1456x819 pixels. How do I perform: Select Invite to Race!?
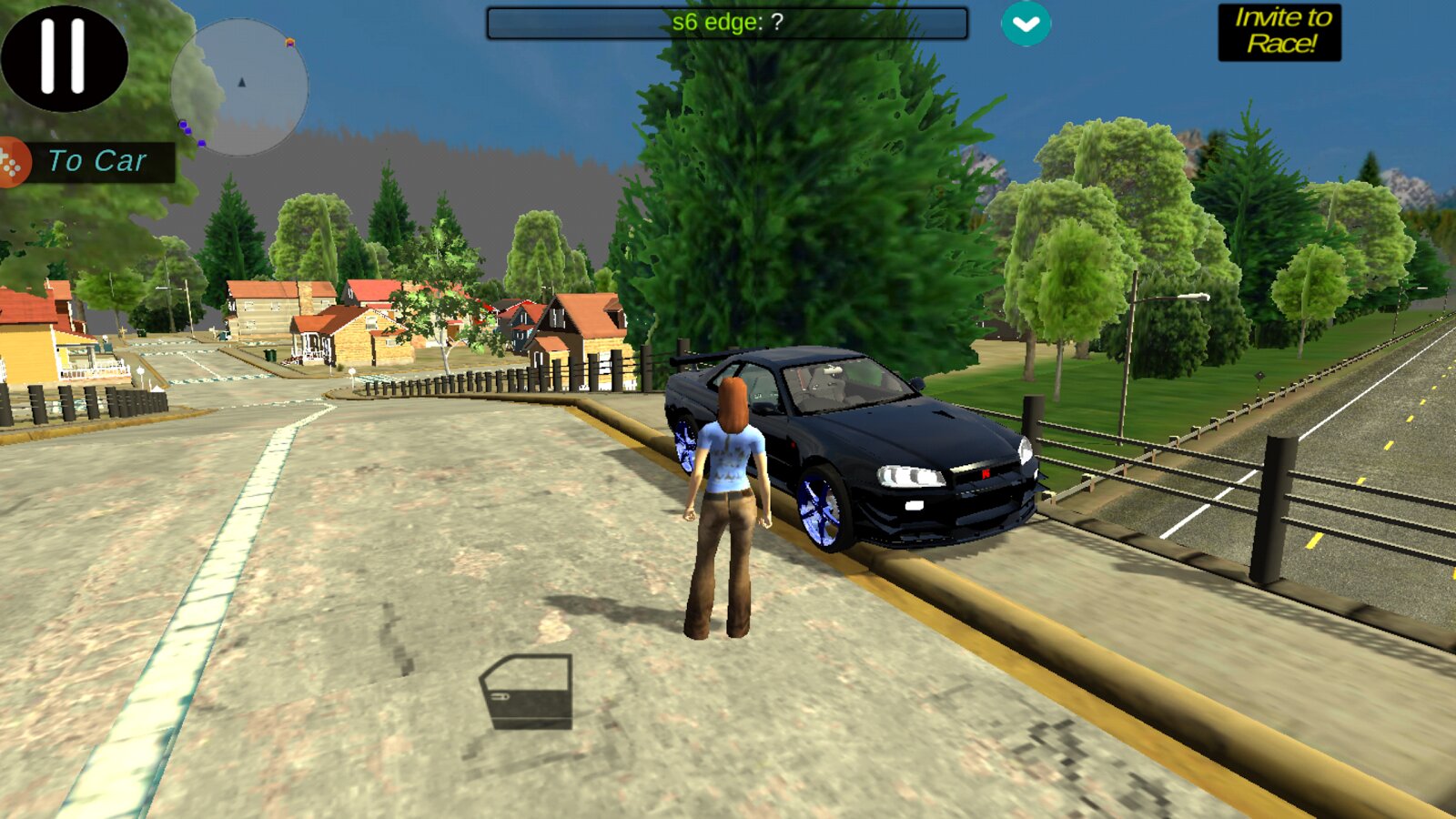[1279, 32]
